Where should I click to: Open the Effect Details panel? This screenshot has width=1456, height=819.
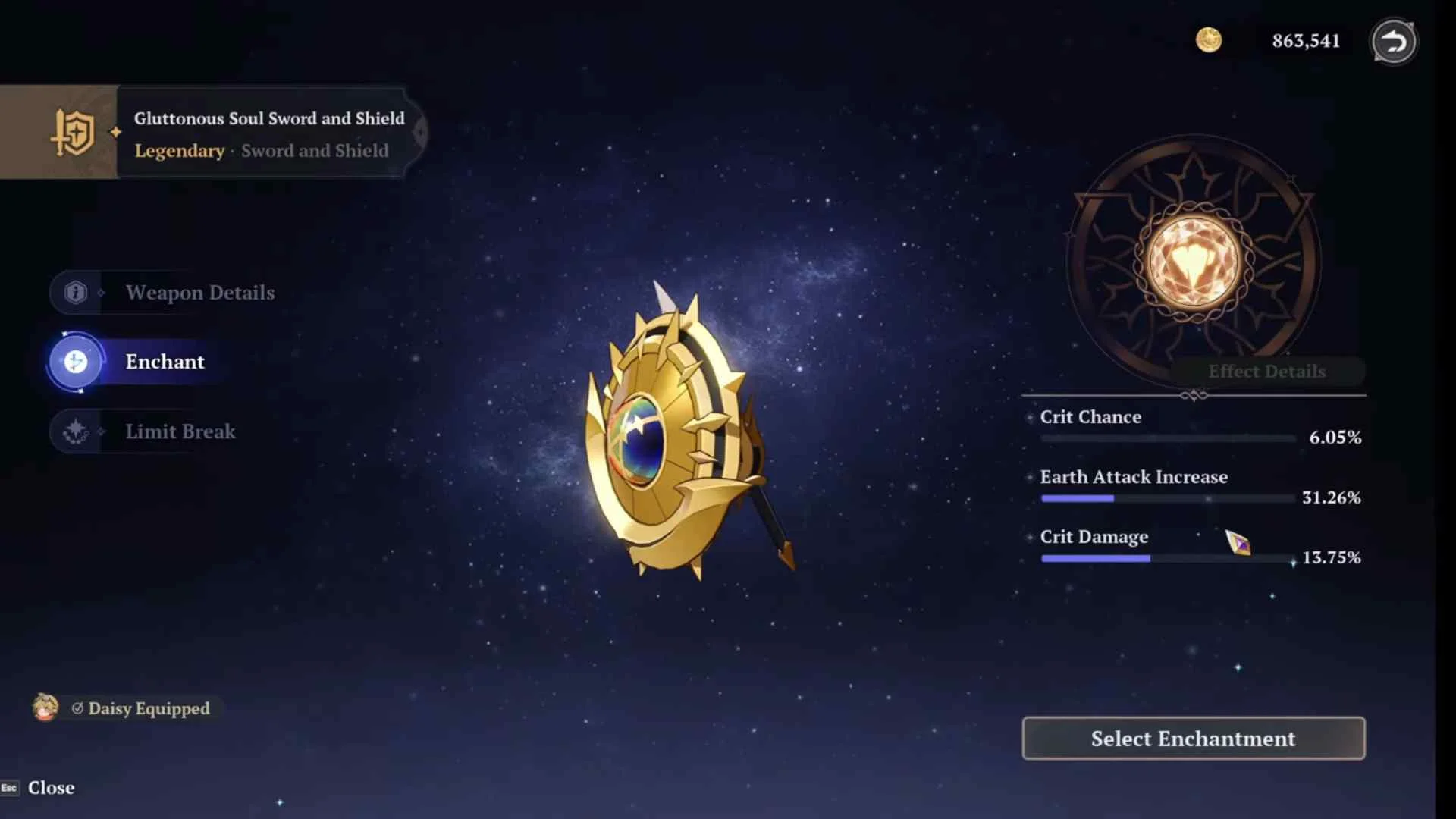[1267, 371]
